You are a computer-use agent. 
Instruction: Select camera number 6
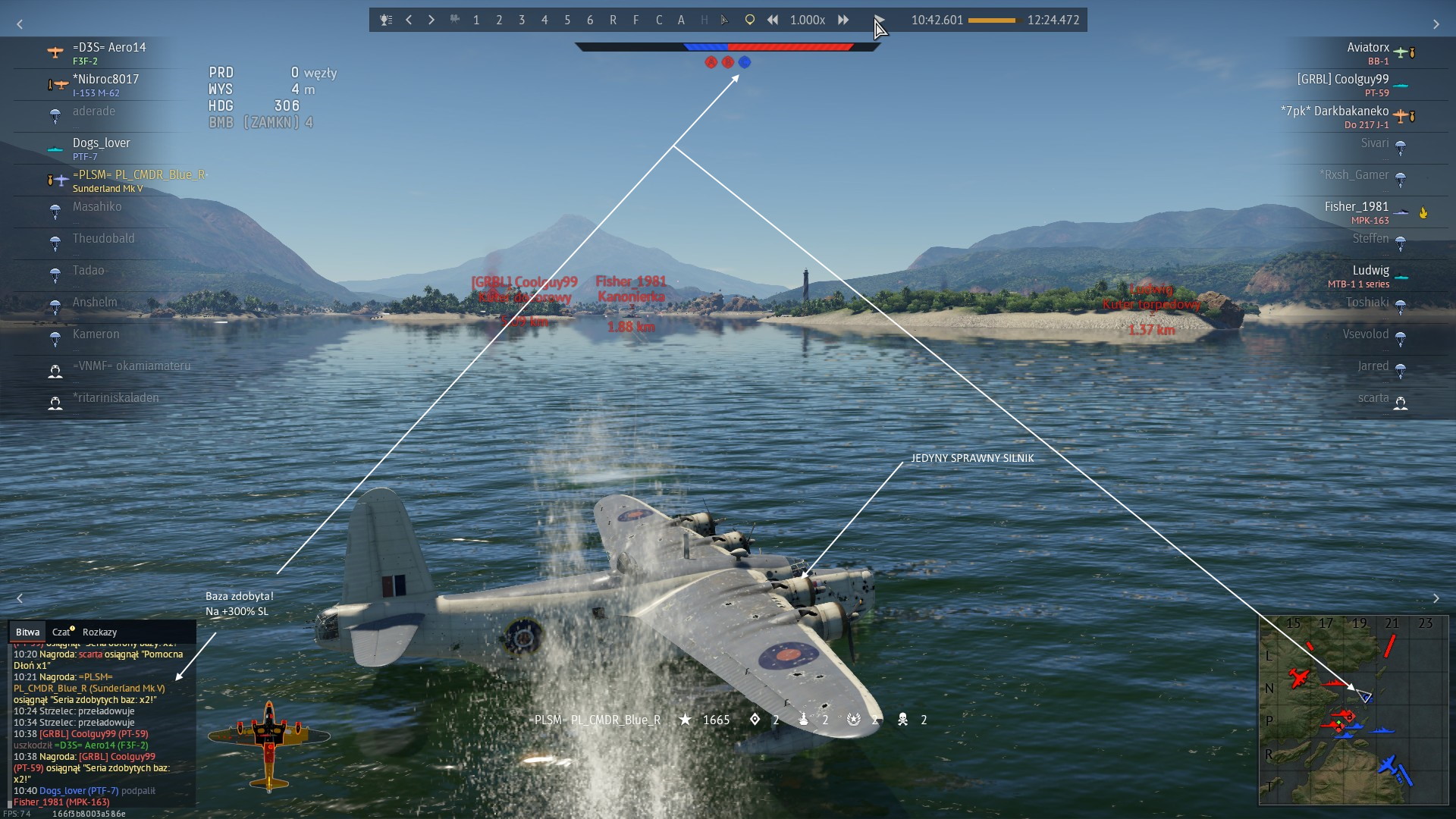click(590, 20)
